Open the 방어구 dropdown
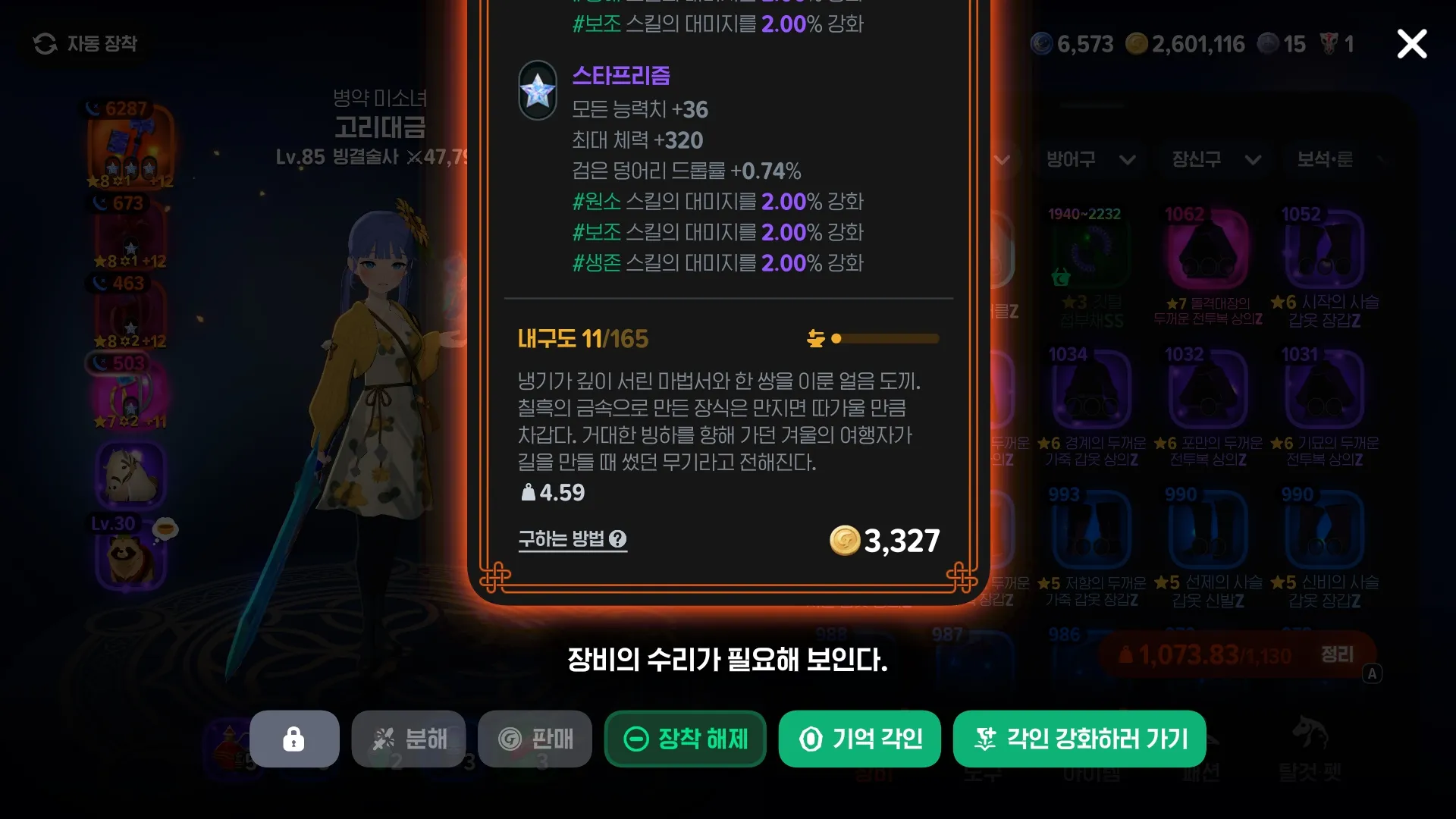1456x819 pixels. point(1090,160)
